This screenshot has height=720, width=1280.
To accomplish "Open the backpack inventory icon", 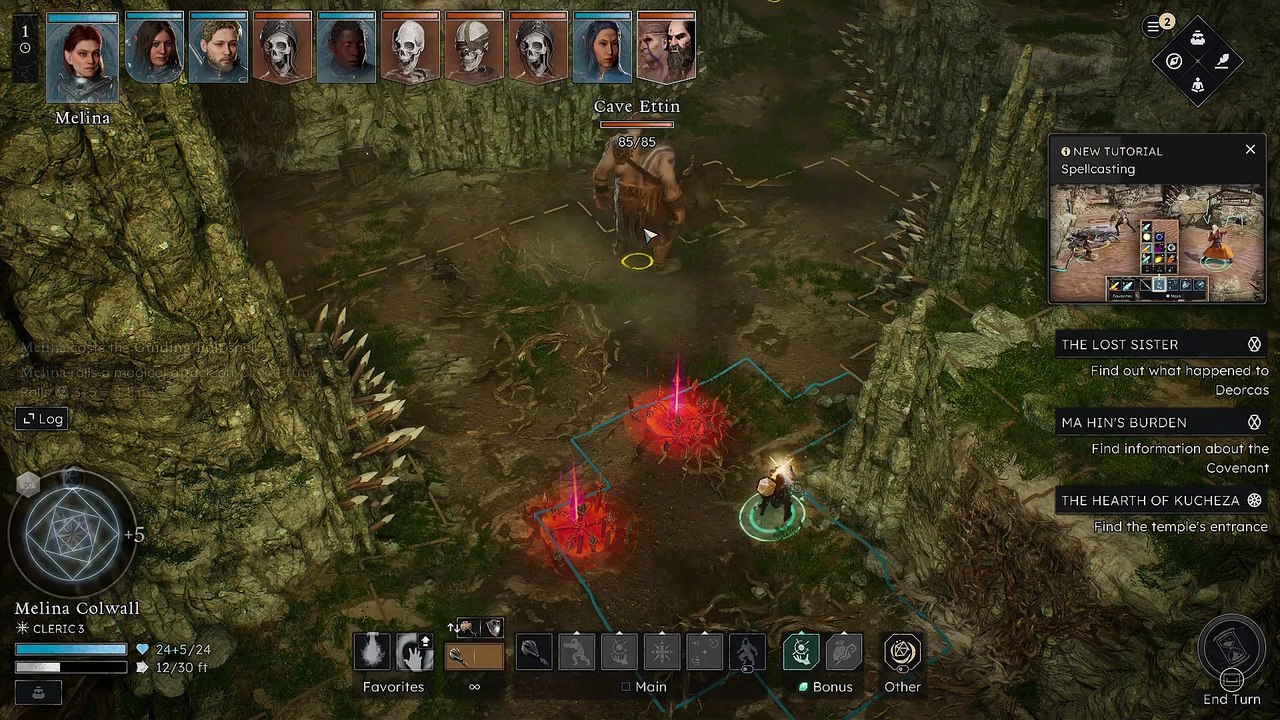I will pyautogui.click(x=1197, y=38).
